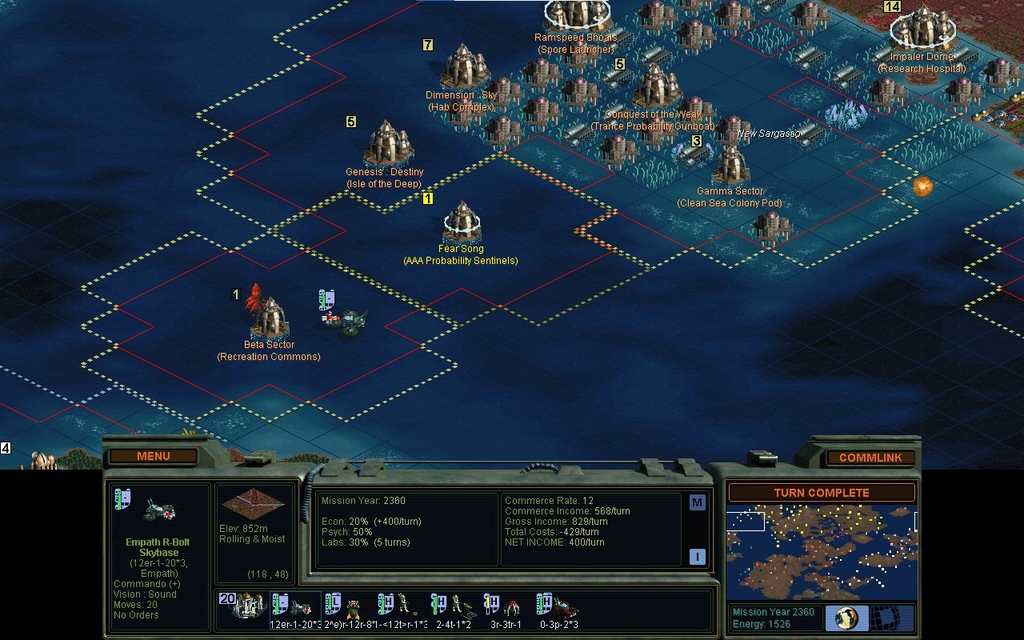Image resolution: width=1024 pixels, height=640 pixels.
Task: Select the 2-4t-1*2 unit in stack
Action: pyautogui.click(x=452, y=606)
